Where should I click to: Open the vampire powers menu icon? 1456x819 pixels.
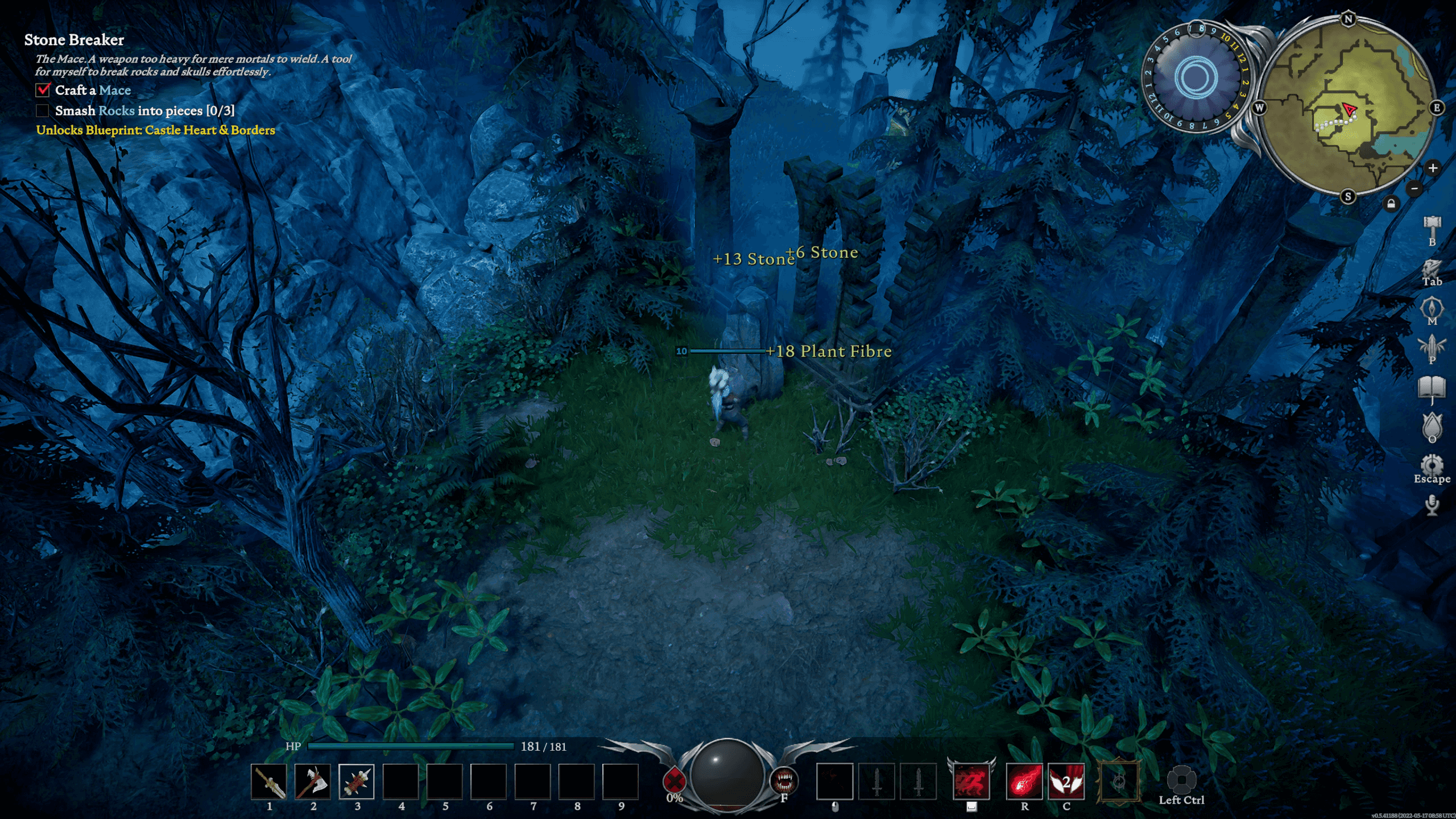[1432, 346]
